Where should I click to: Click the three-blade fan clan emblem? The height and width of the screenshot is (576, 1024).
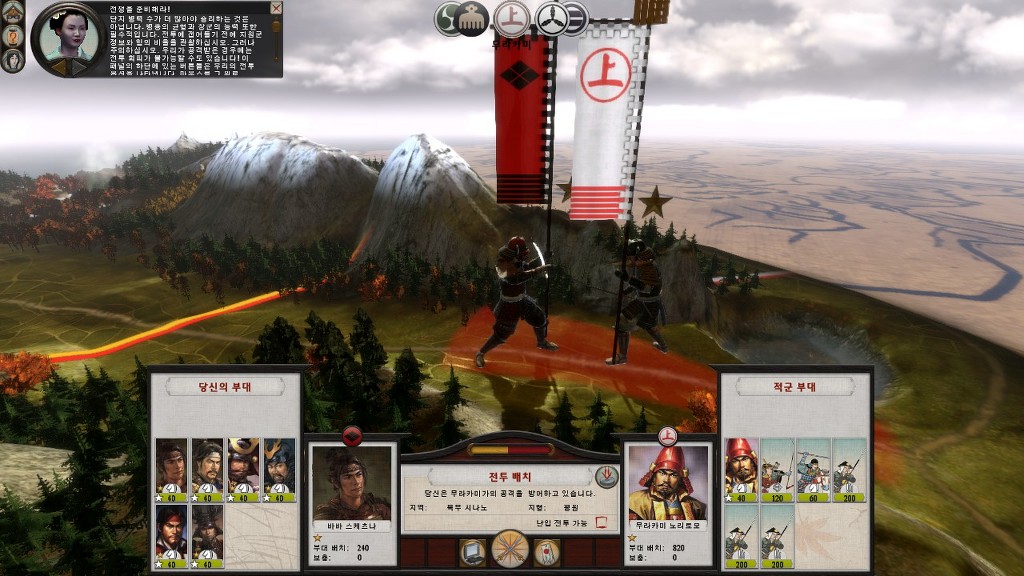click(550, 18)
